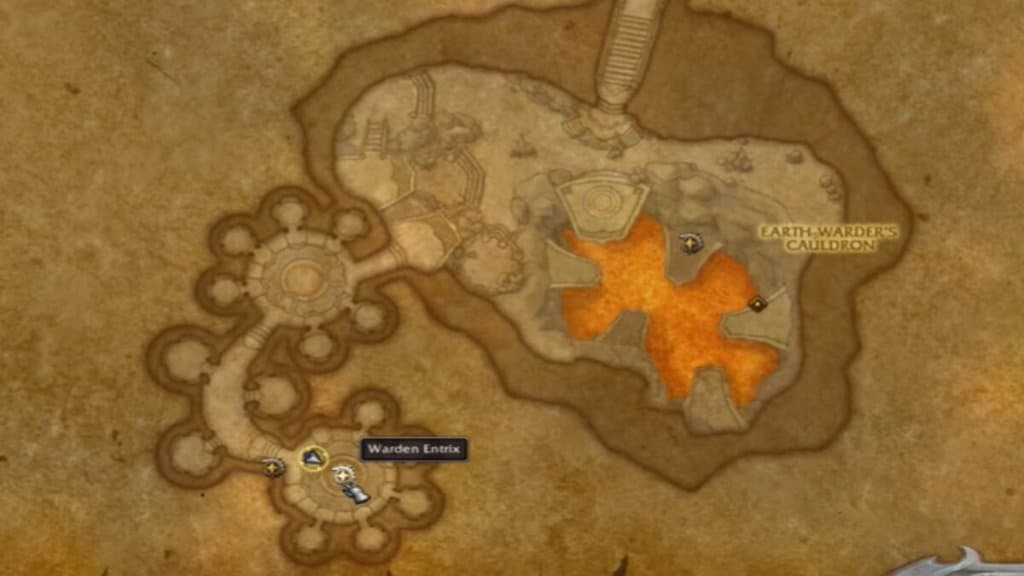Click the dark diamond marker by the lava
1024x576 pixels.
point(758,303)
